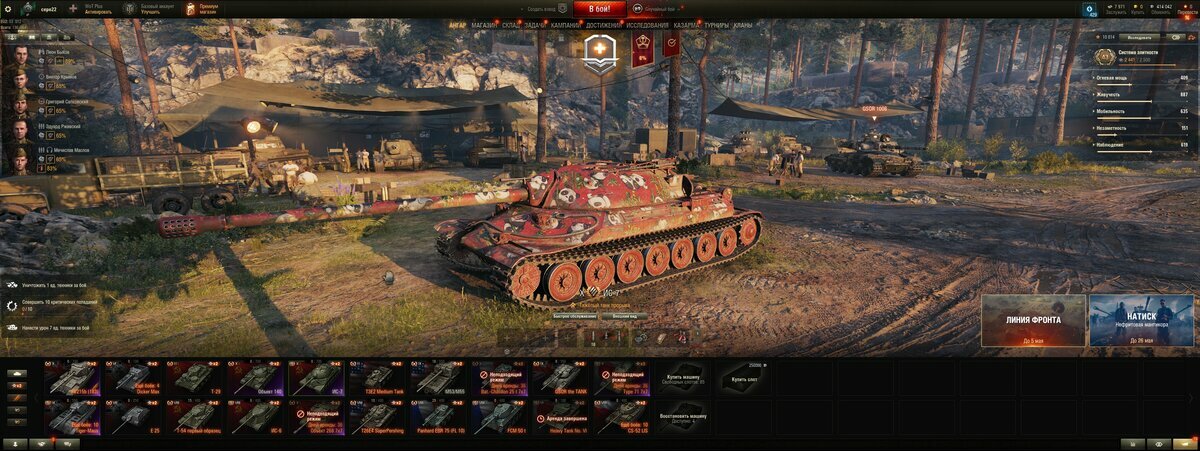Start the battle with the red В бой! button

(x=599, y=9)
